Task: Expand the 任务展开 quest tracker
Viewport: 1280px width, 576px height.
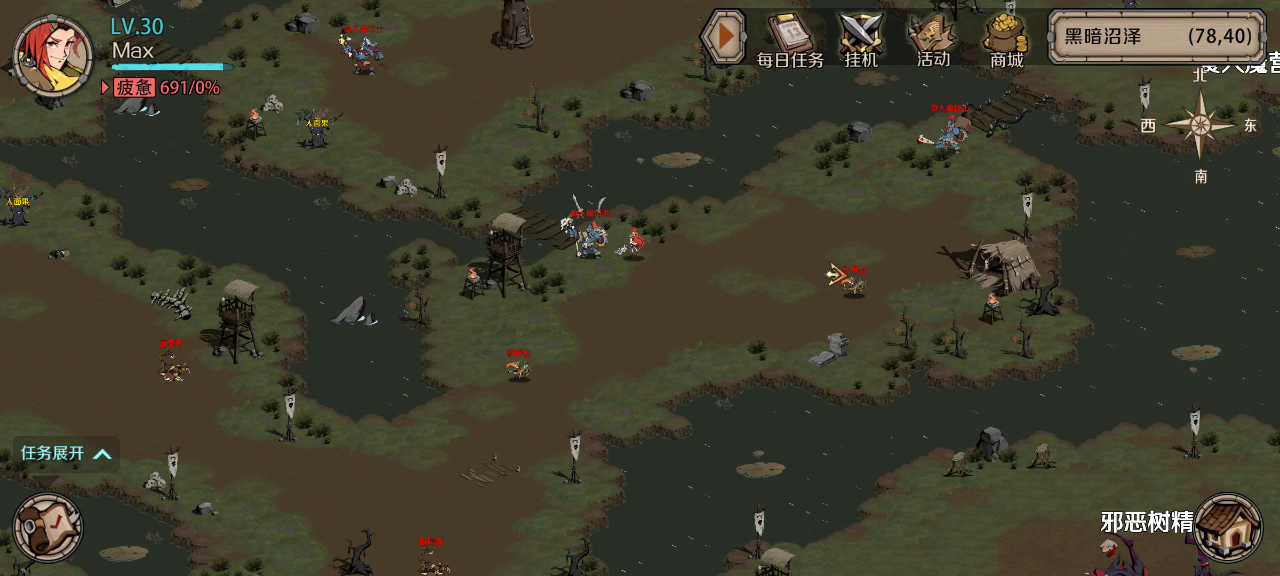Action: [66, 454]
